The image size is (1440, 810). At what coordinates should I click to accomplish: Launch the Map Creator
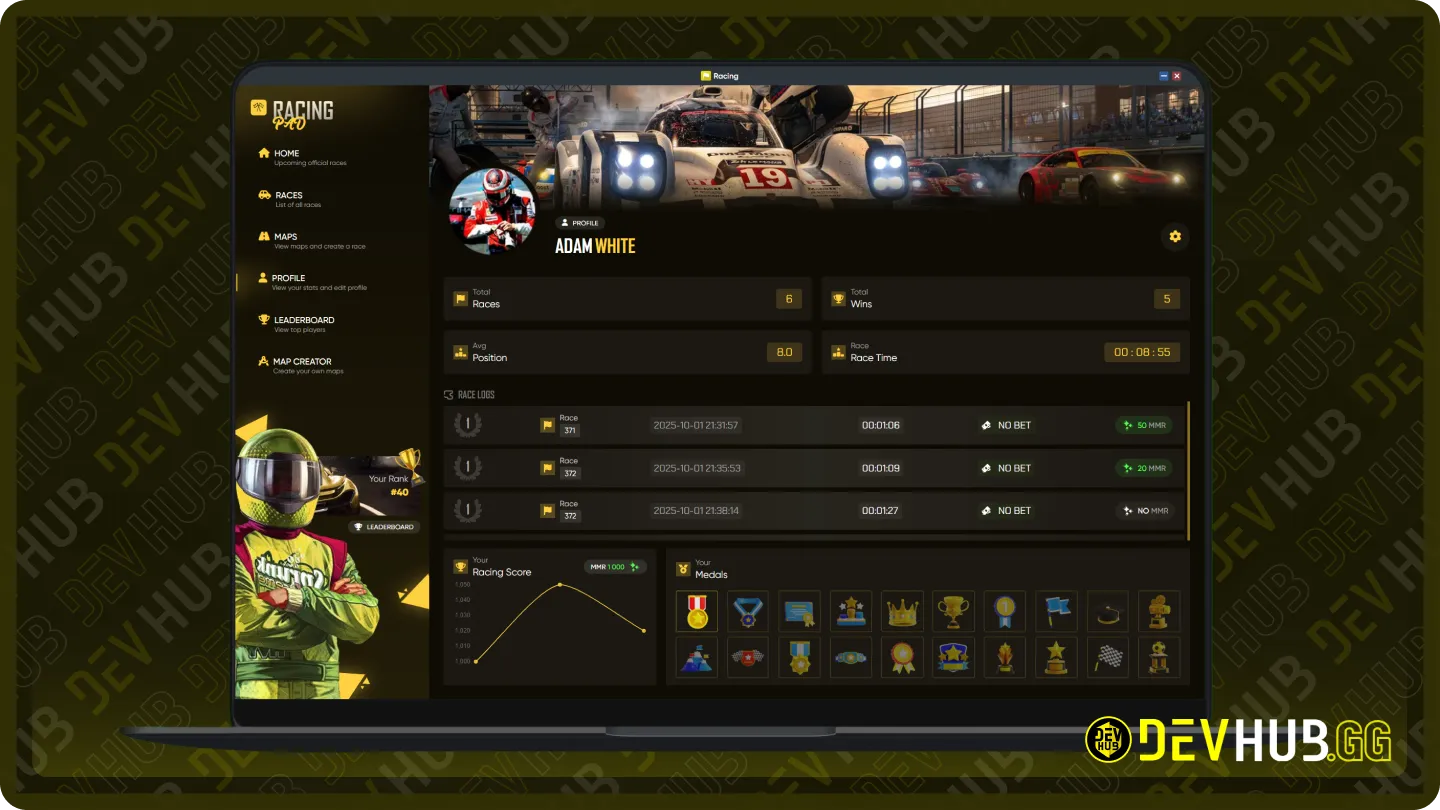coord(300,365)
